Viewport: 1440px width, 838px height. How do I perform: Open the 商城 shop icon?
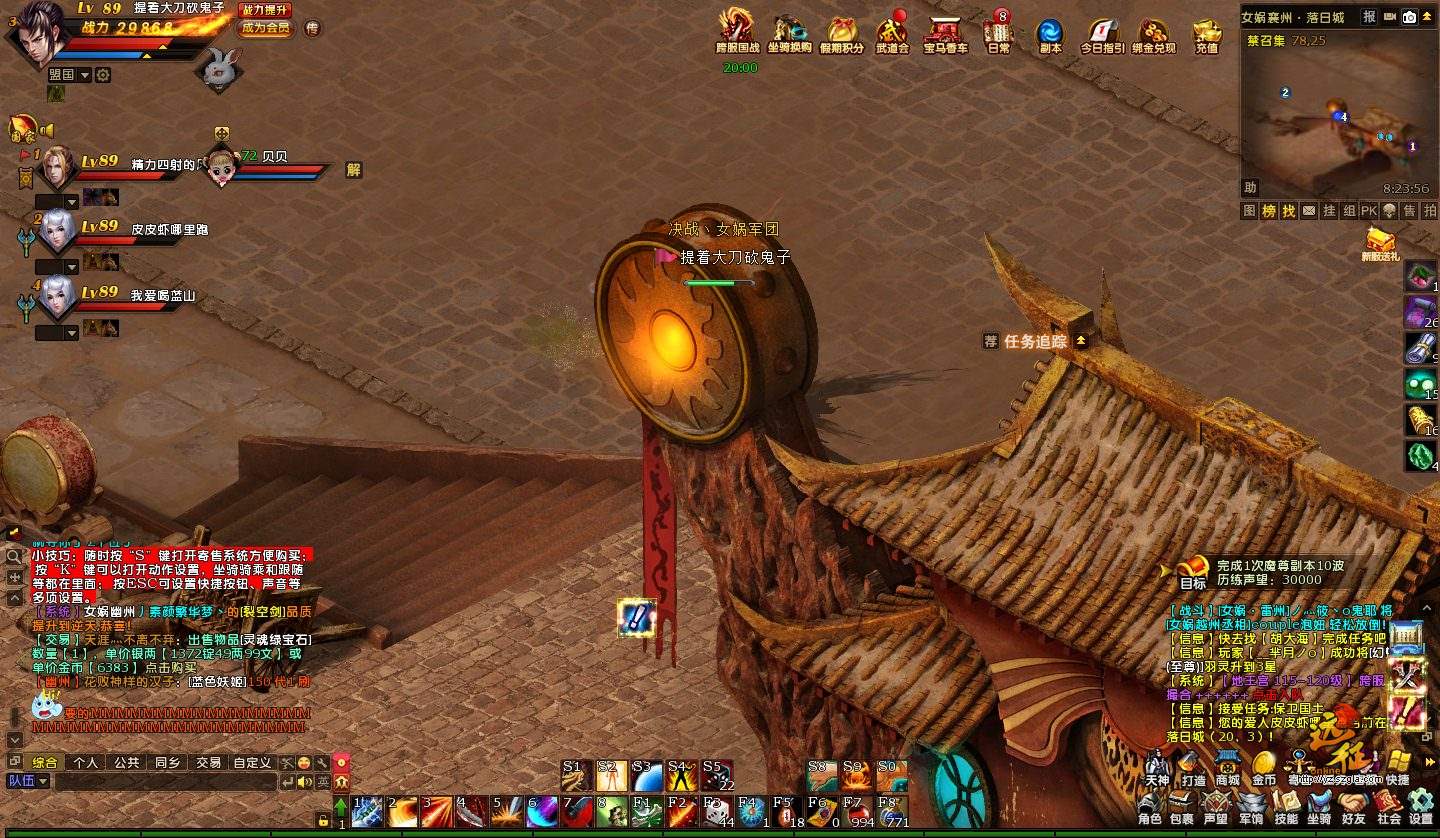[x=1228, y=766]
